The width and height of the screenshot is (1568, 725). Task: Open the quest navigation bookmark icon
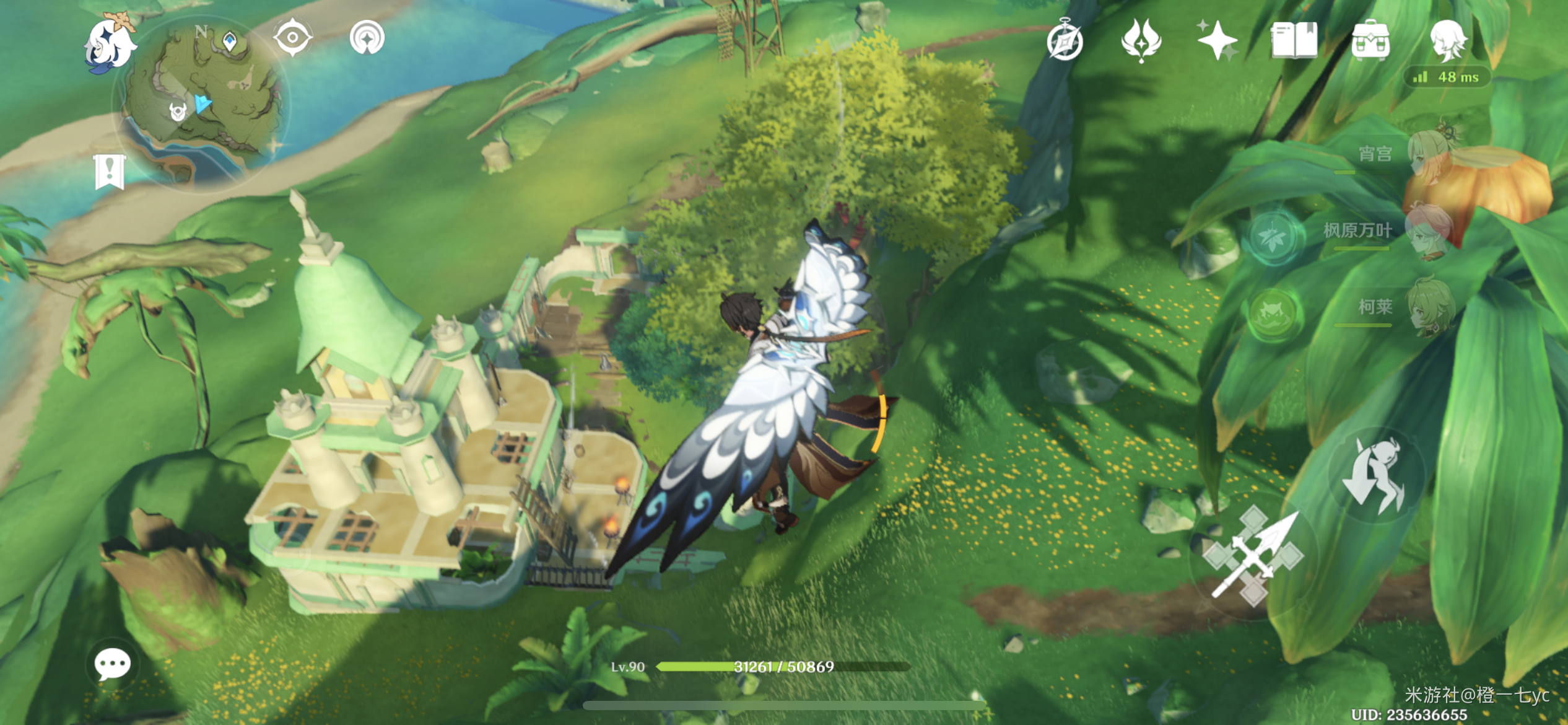pos(110,171)
